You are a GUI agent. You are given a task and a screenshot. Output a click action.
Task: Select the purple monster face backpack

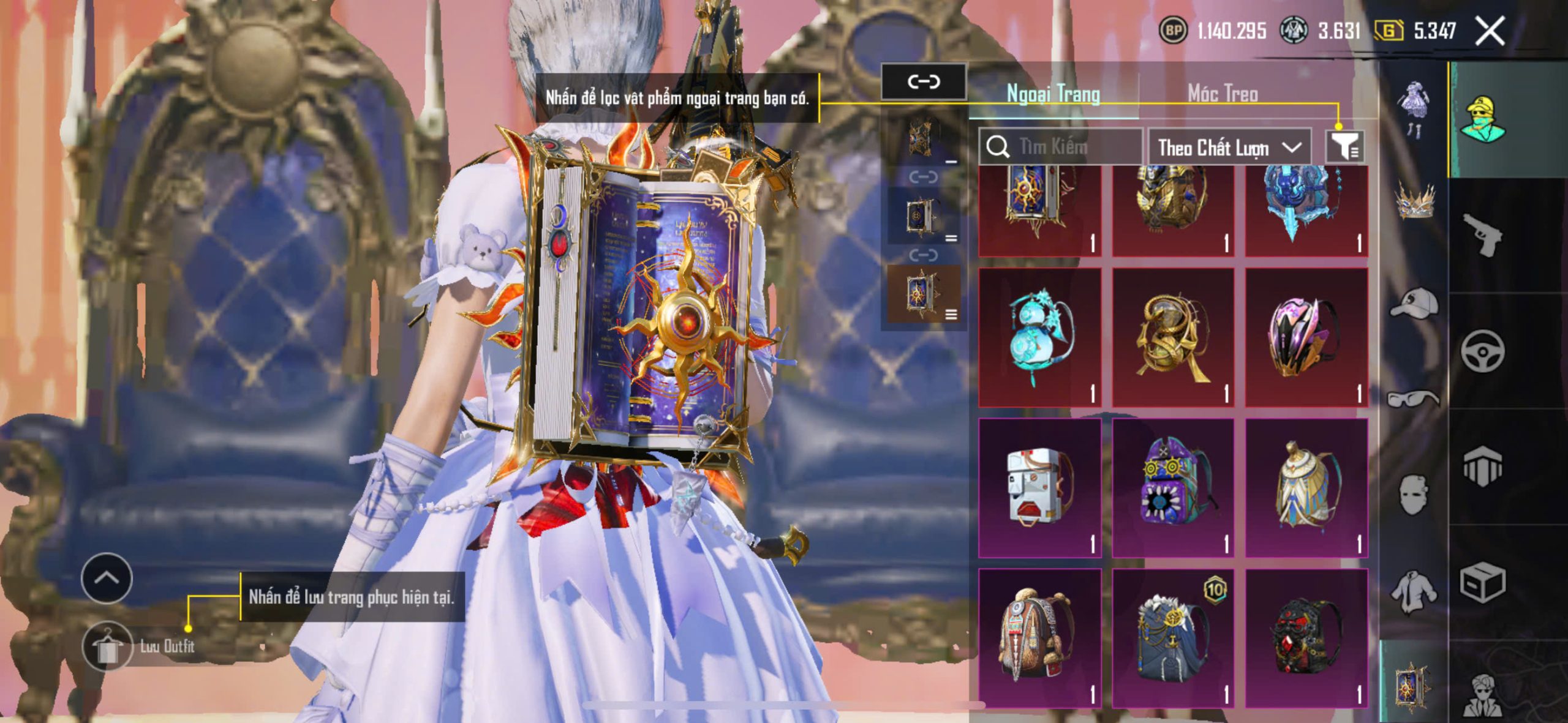(x=1173, y=488)
